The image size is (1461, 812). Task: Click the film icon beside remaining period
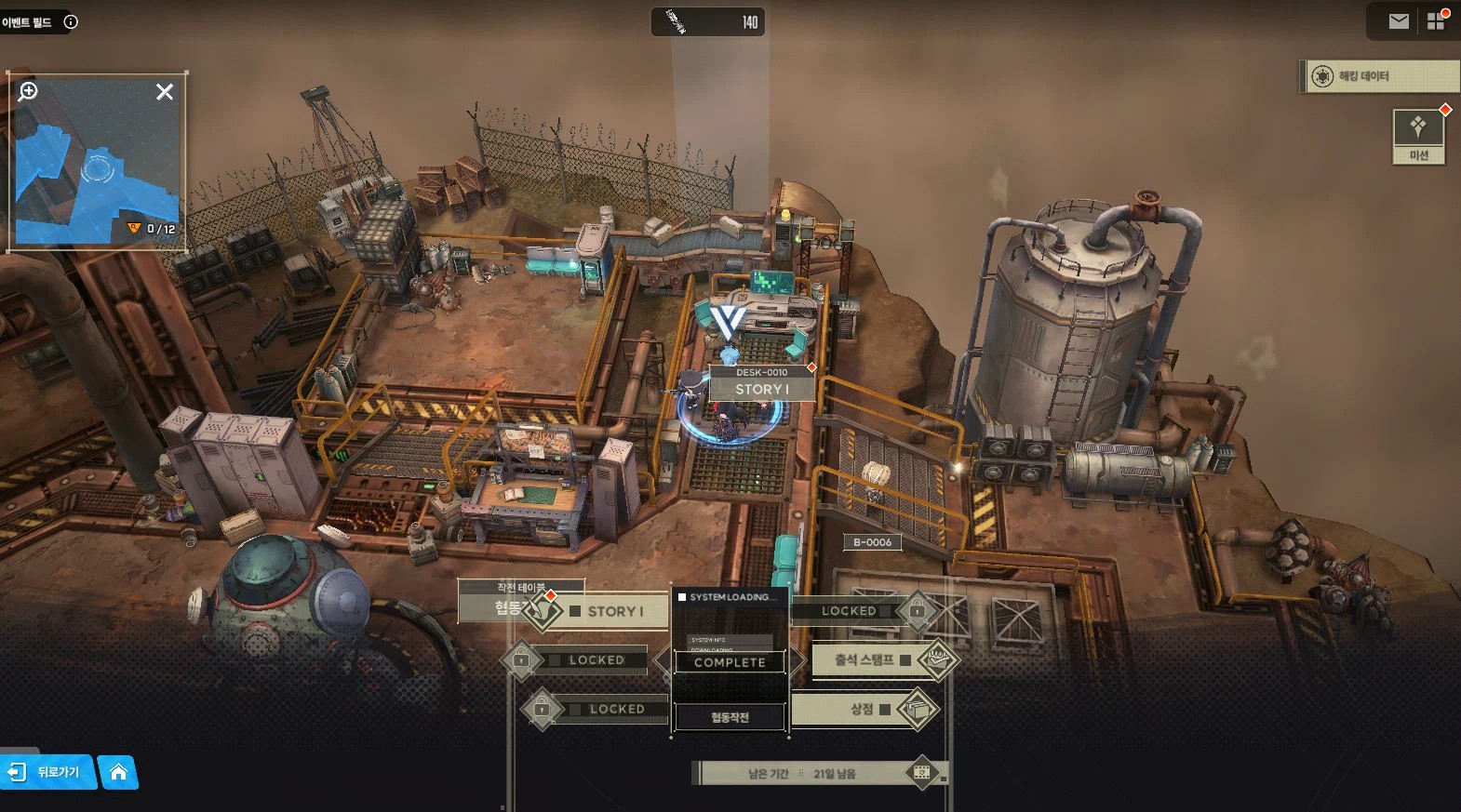(x=921, y=772)
